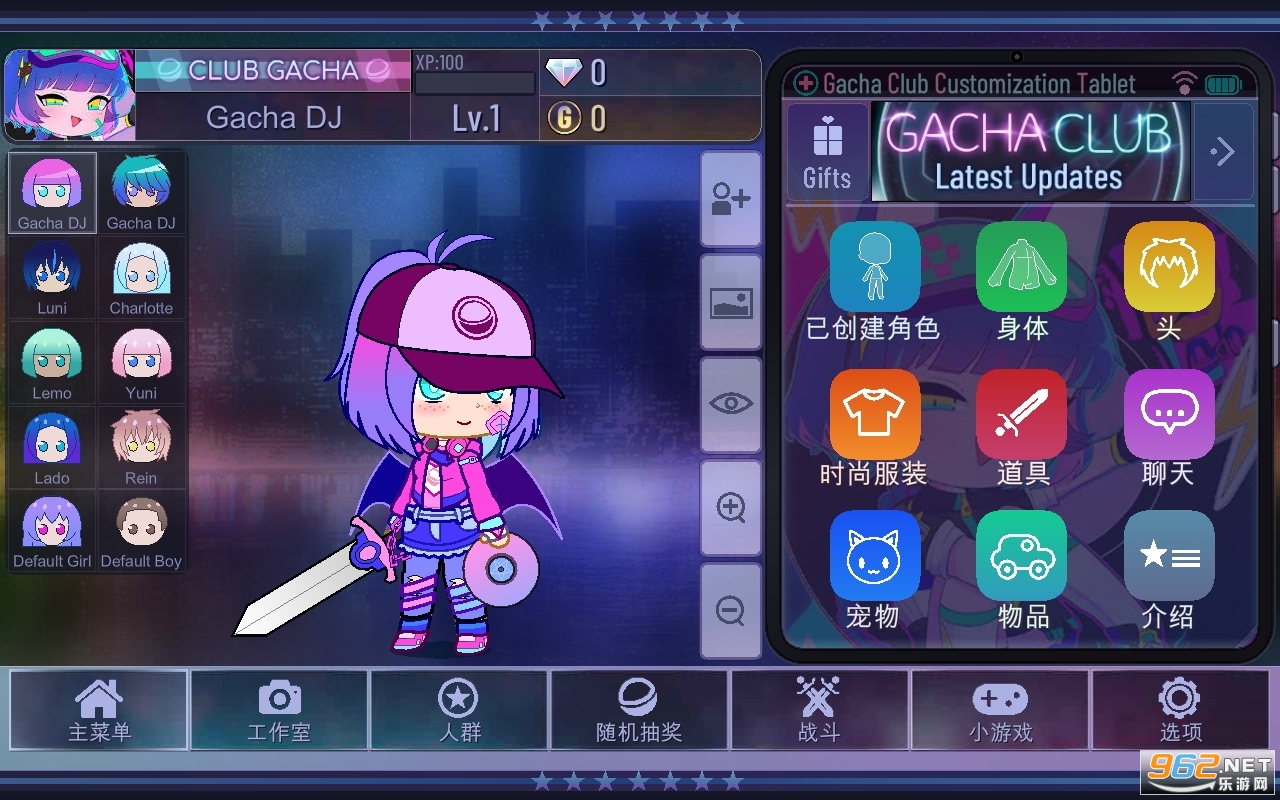1280x800 pixels.
Task: Open the 身体 body customization icon
Action: pyautogui.click(x=1022, y=267)
